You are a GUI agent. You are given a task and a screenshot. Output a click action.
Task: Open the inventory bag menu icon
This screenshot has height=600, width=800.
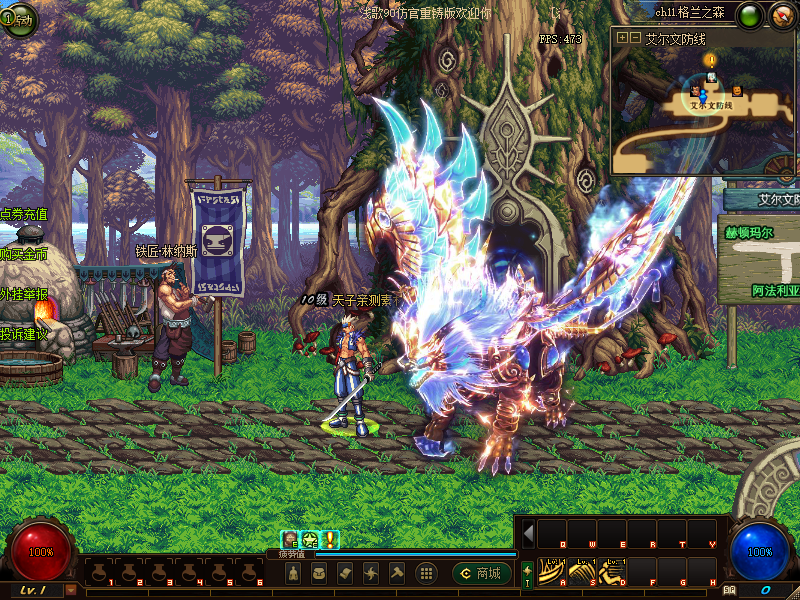pos(319,573)
